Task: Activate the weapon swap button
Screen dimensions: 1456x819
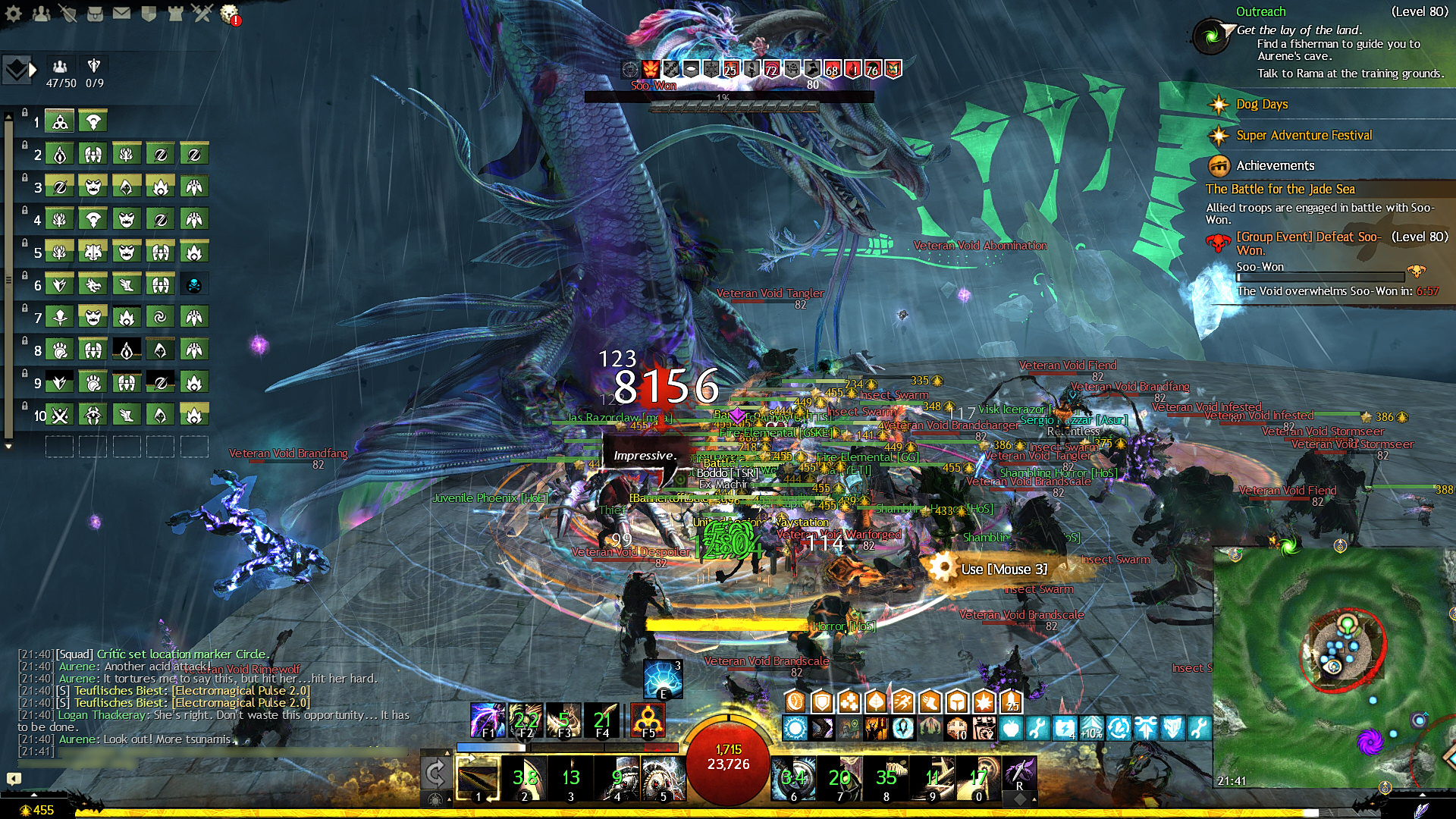Action: click(435, 773)
